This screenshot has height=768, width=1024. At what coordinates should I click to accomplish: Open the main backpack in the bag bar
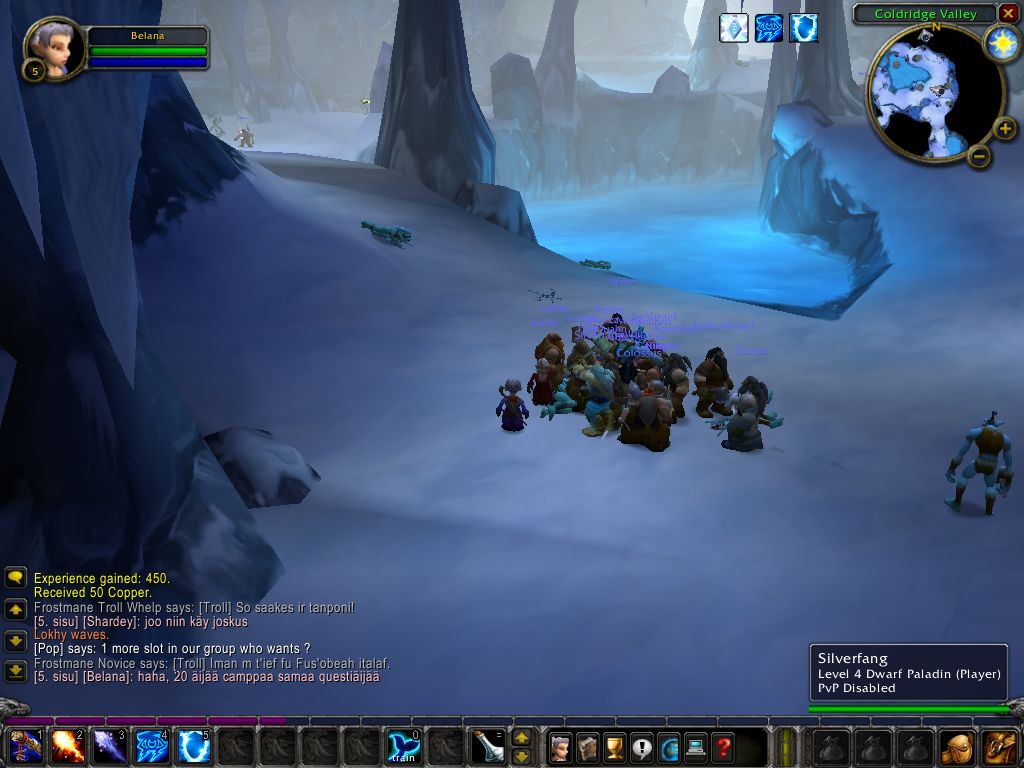tap(999, 746)
